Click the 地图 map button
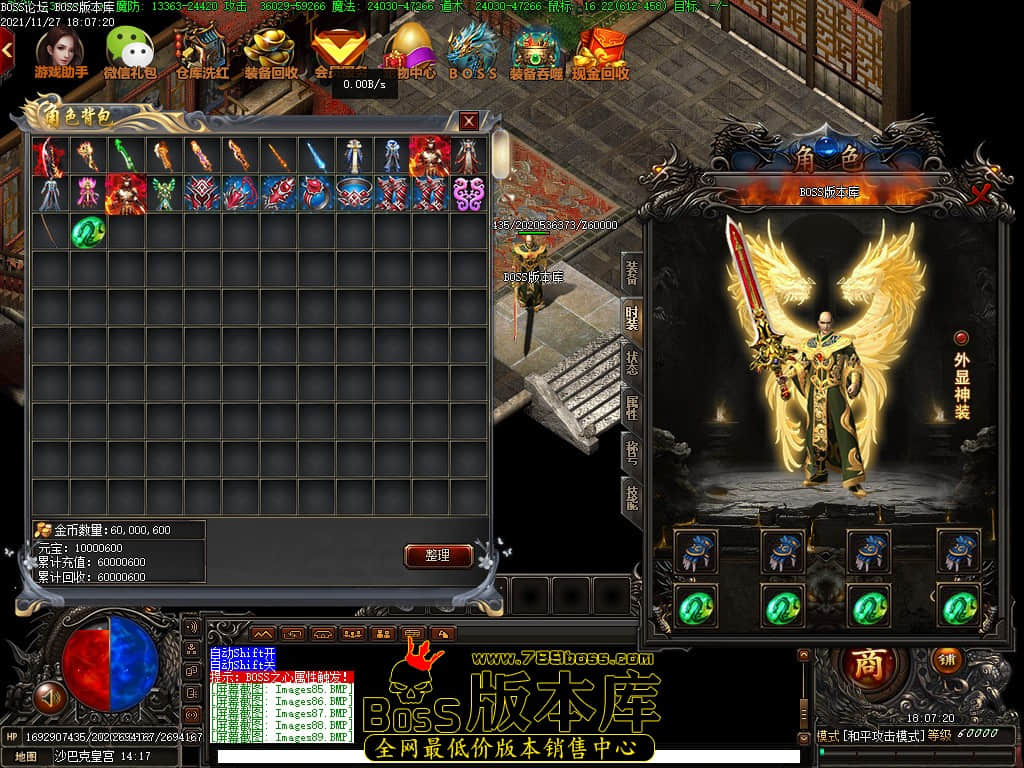This screenshot has height=768, width=1024. click(26, 757)
